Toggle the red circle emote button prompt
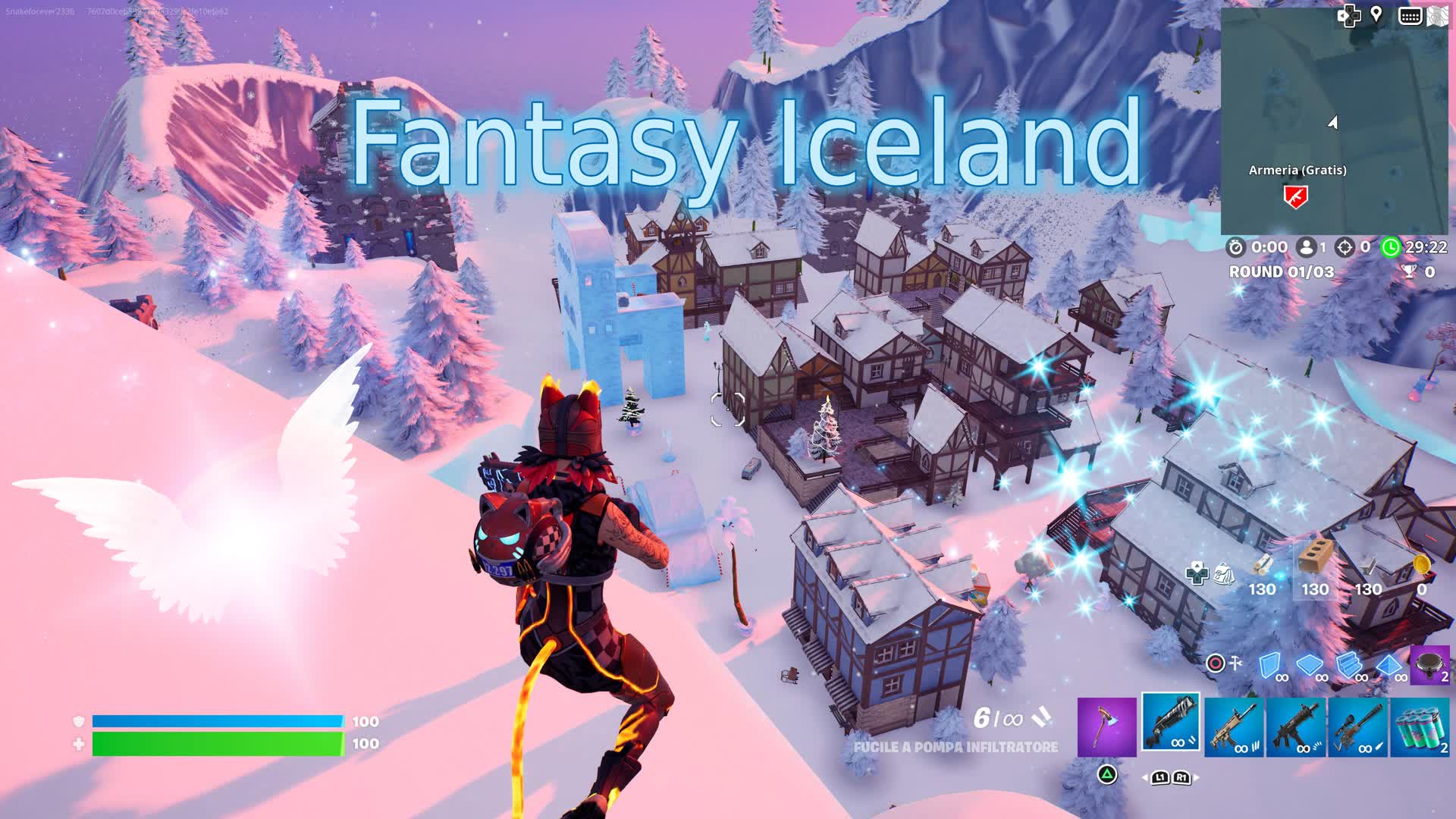The height and width of the screenshot is (819, 1456). 1215,664
